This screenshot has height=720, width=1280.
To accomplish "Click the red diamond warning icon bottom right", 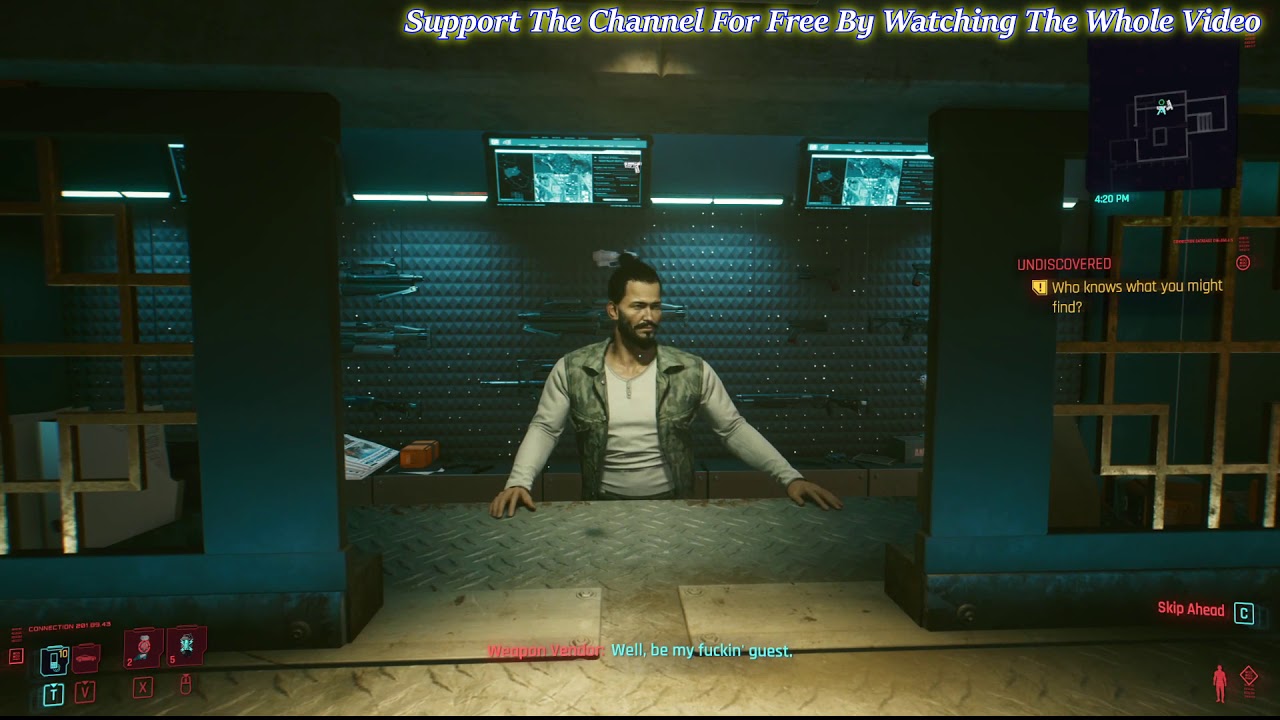I will click(1249, 676).
